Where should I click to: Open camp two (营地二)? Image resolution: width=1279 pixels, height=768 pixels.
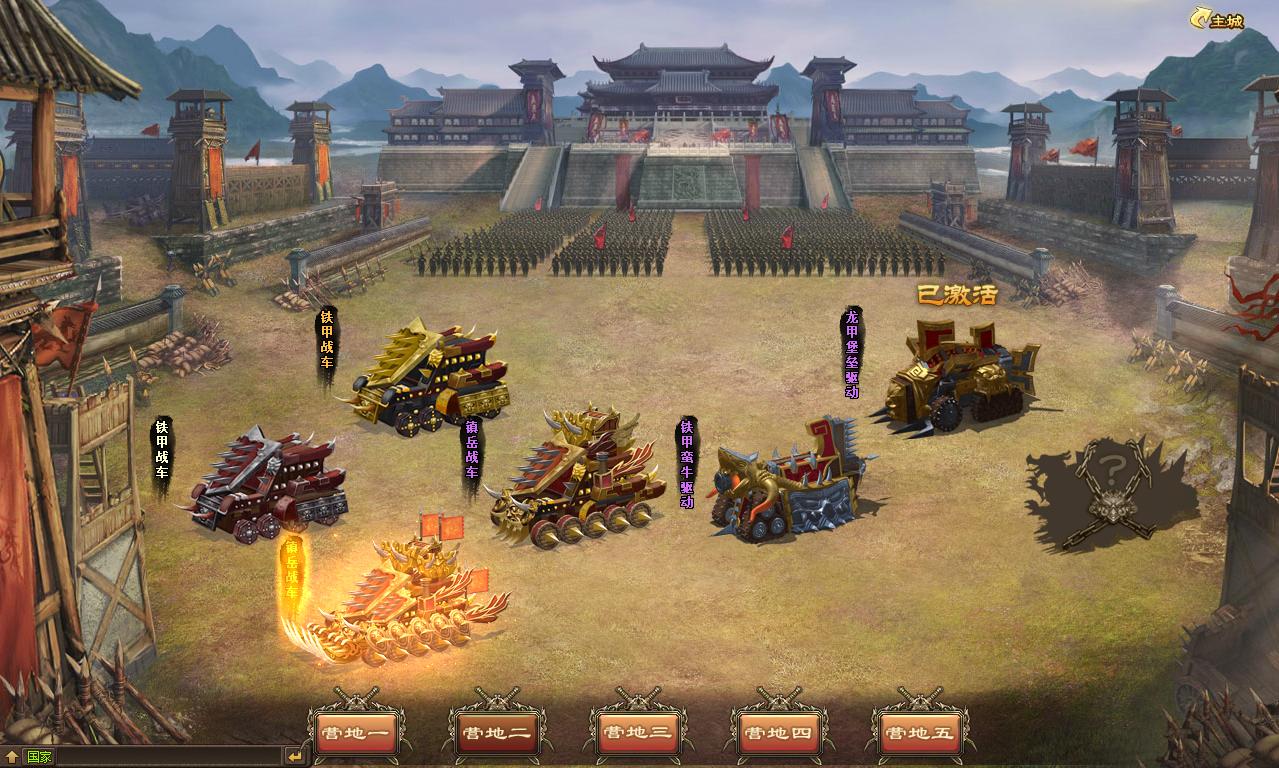tap(497, 732)
